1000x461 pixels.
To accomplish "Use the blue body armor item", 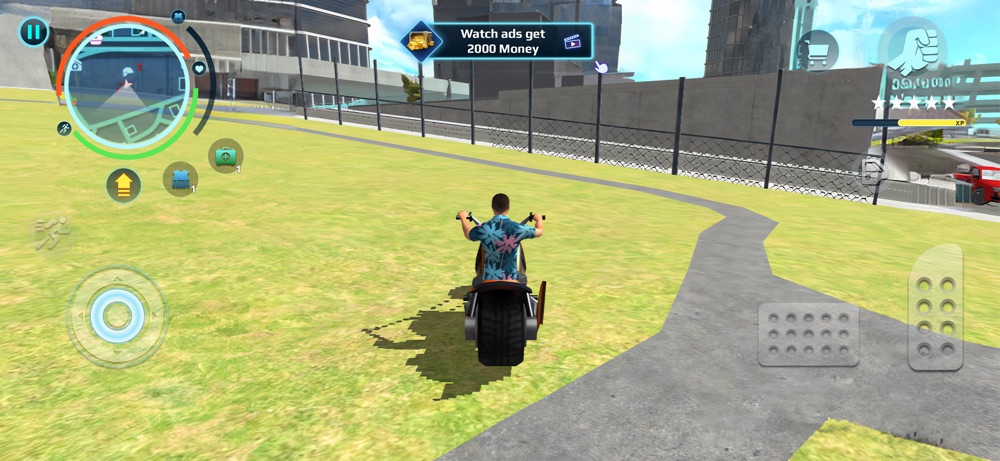I will click(180, 179).
